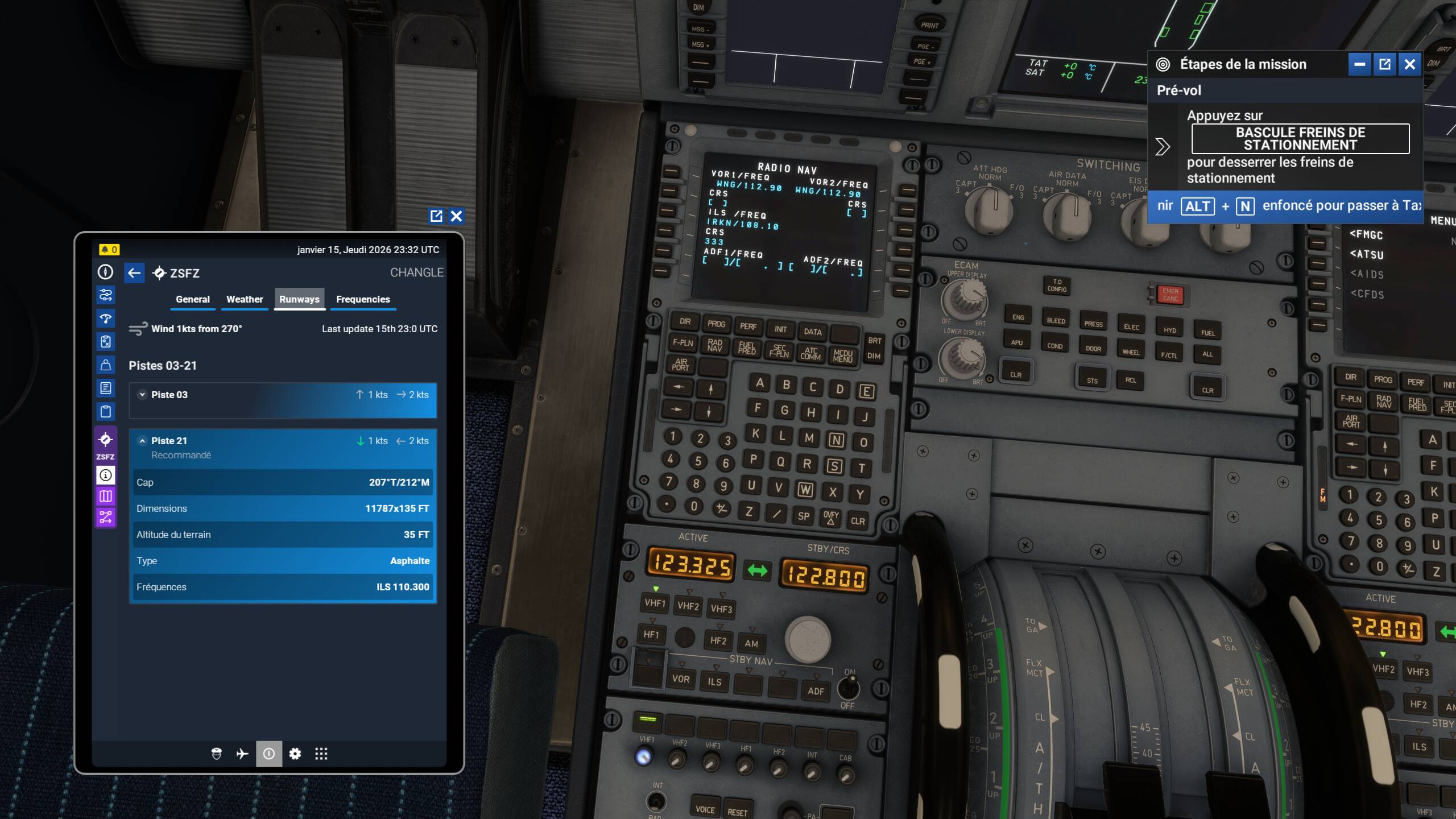Viewport: 1456px width, 819px height.
Task: Open the apps grid icon in tablet bottom bar
Action: [321, 754]
